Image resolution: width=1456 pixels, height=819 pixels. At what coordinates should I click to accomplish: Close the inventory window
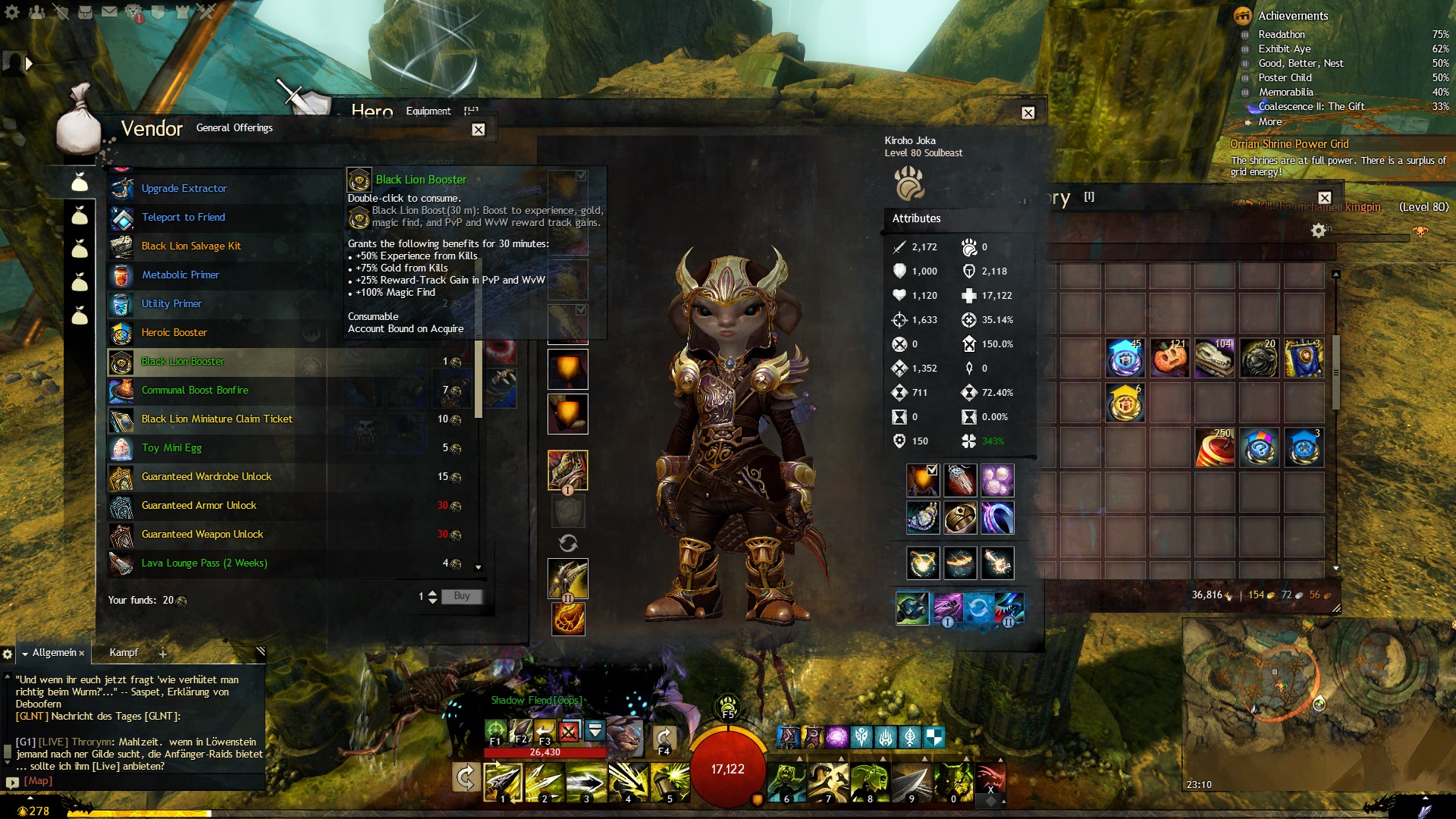pos(1324,198)
